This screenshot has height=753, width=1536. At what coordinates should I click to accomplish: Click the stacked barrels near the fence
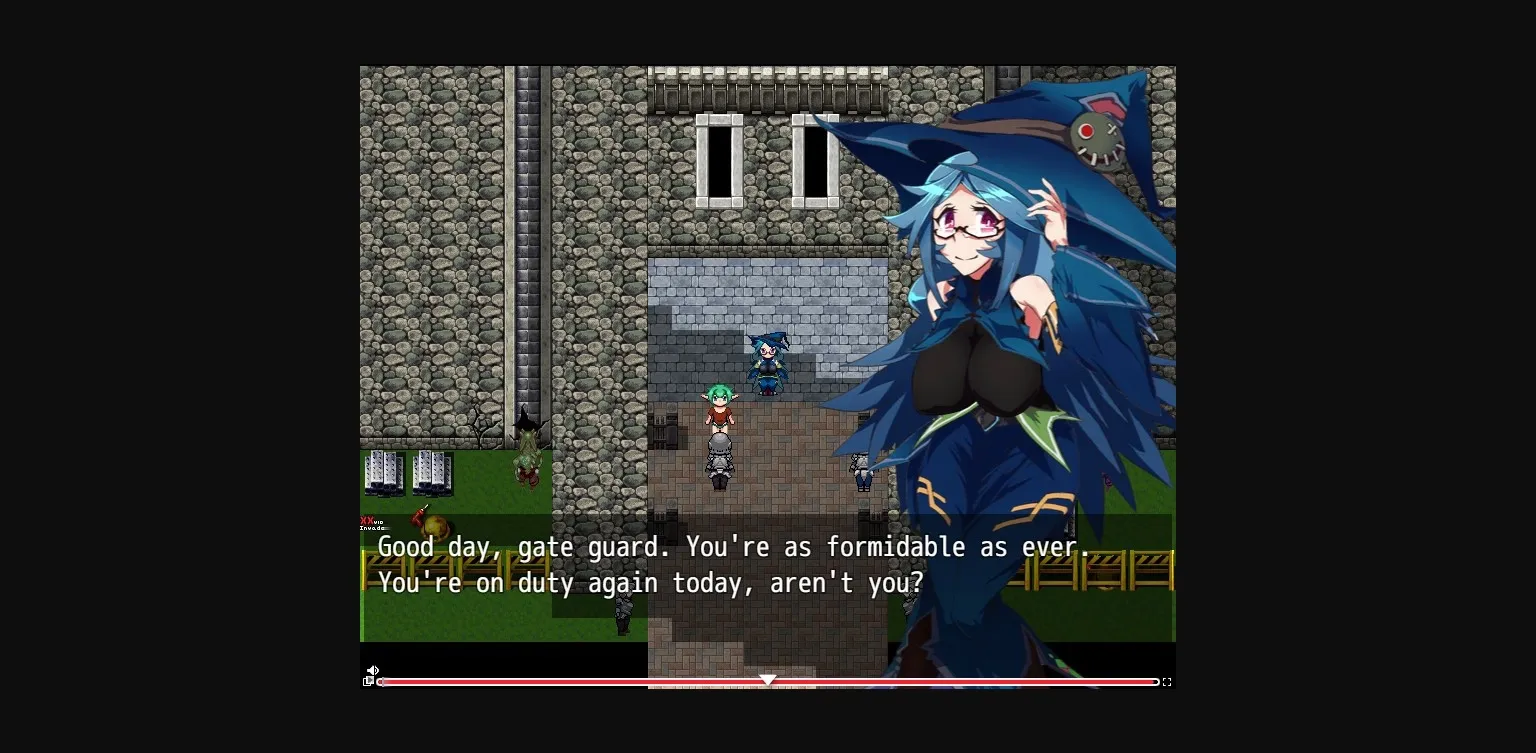(412, 472)
